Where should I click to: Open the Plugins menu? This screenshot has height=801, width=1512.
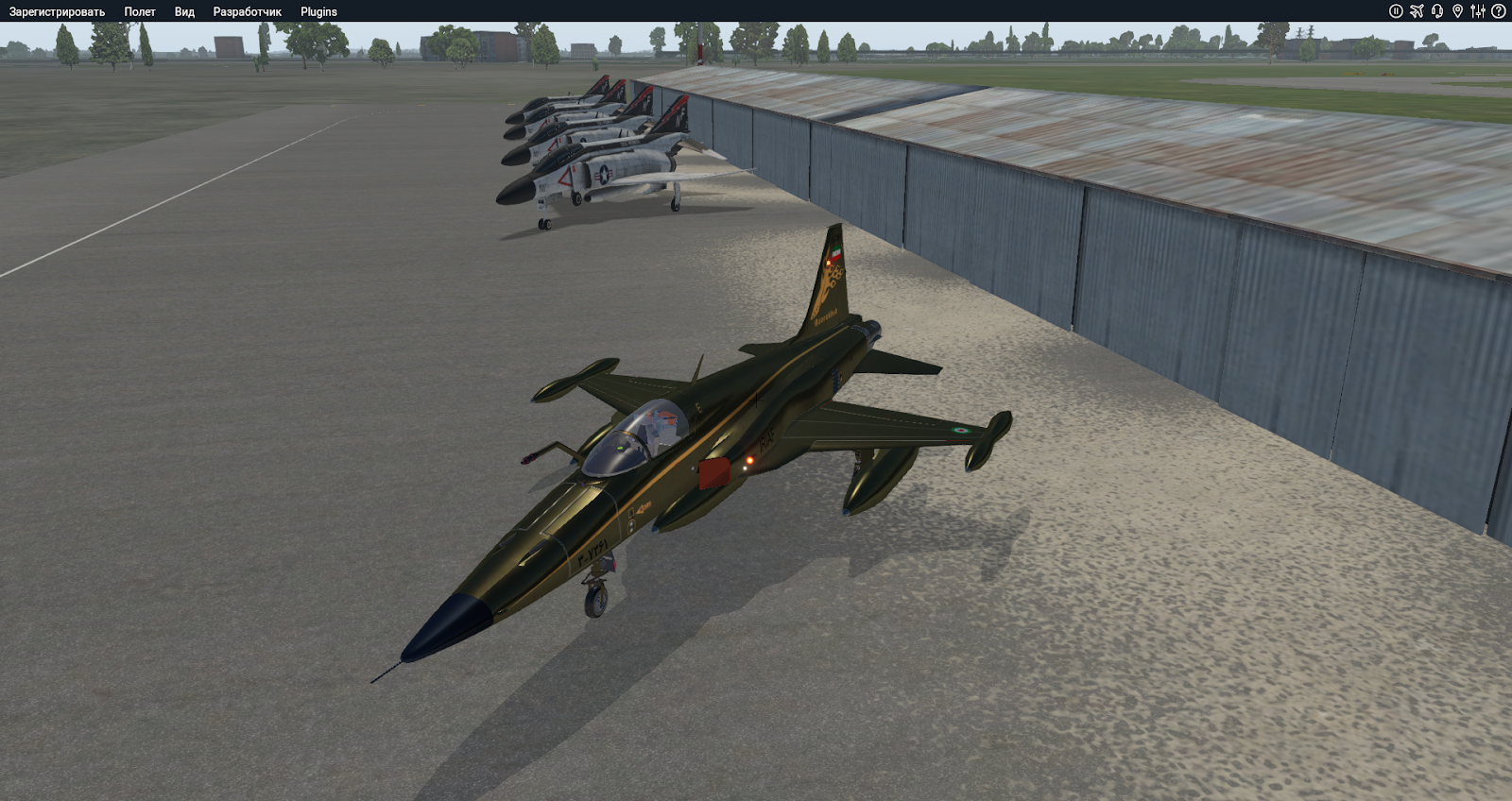pos(317,11)
